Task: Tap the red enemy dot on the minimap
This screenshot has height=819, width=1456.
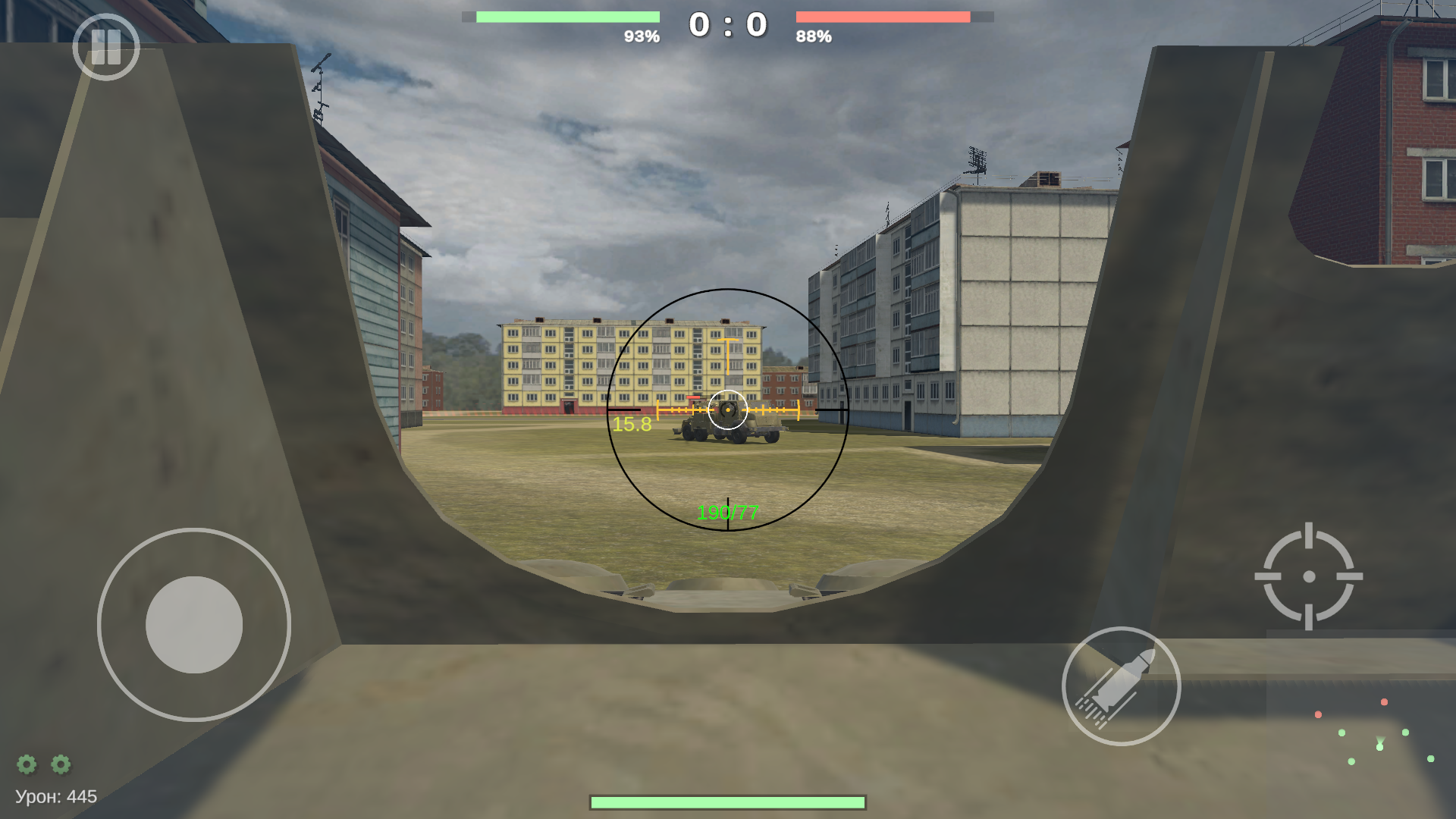Action: [1384, 702]
